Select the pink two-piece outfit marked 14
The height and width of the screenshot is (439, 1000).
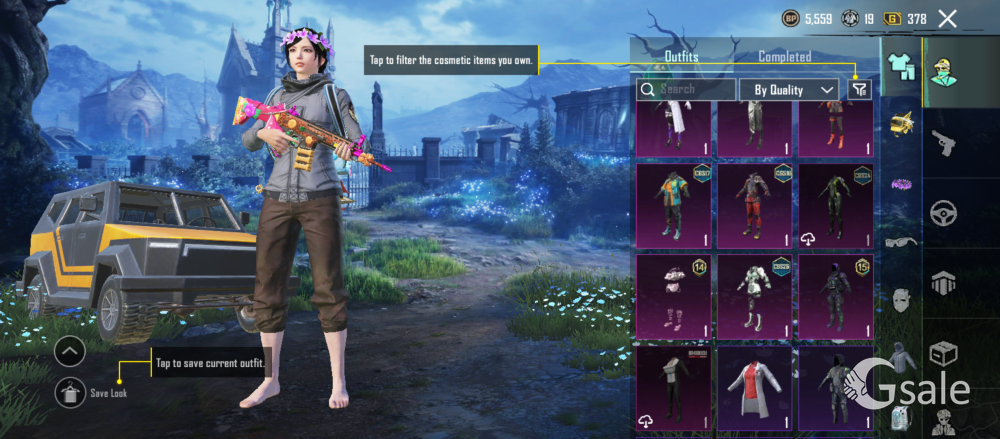(x=673, y=297)
